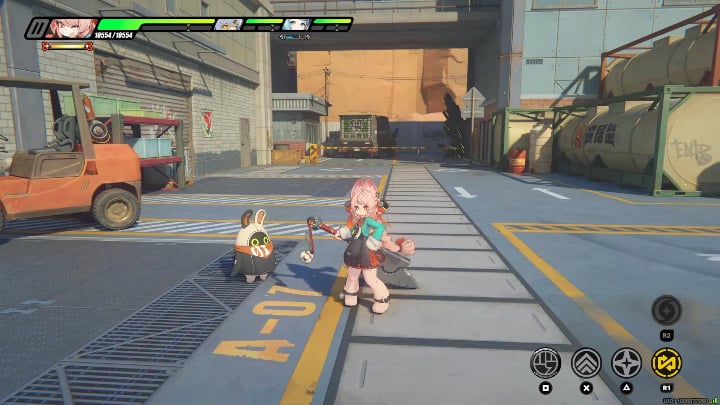Activate the greyed-out swirl ultimate icon
This screenshot has width=720, height=405.
pyautogui.click(x=666, y=309)
